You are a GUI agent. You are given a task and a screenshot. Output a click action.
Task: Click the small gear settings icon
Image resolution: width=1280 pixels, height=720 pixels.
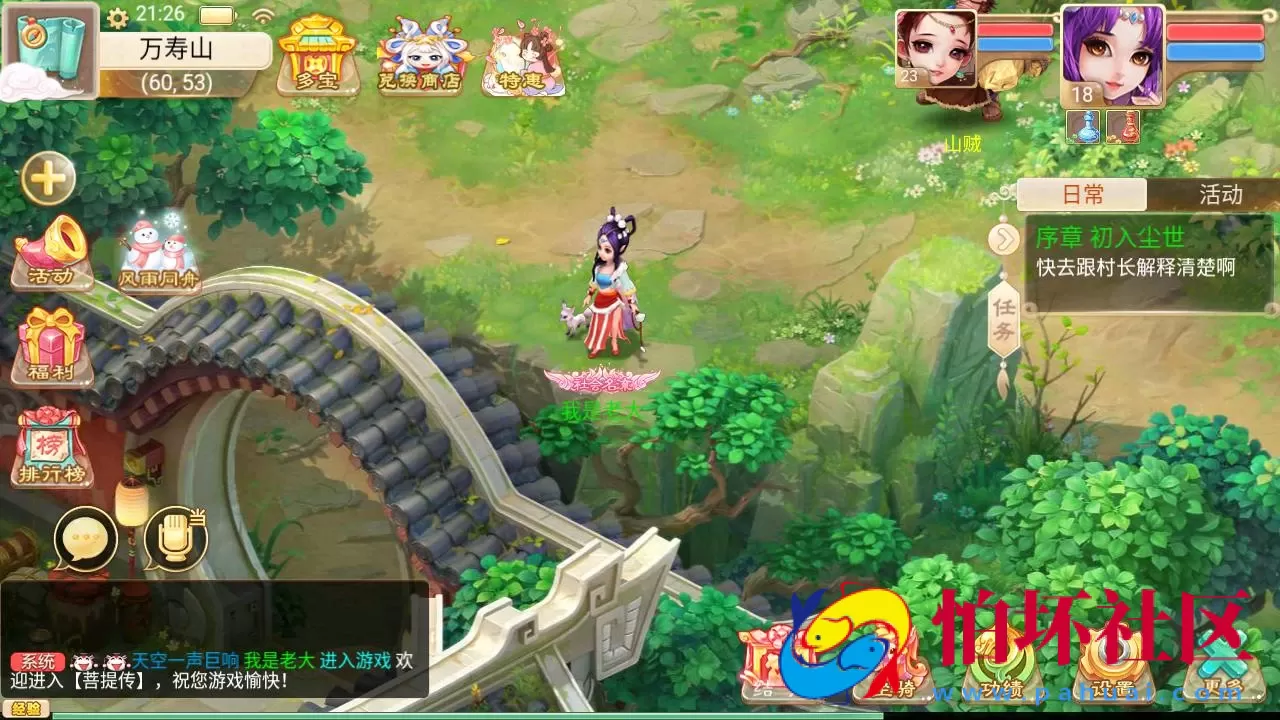pyautogui.click(x=117, y=17)
